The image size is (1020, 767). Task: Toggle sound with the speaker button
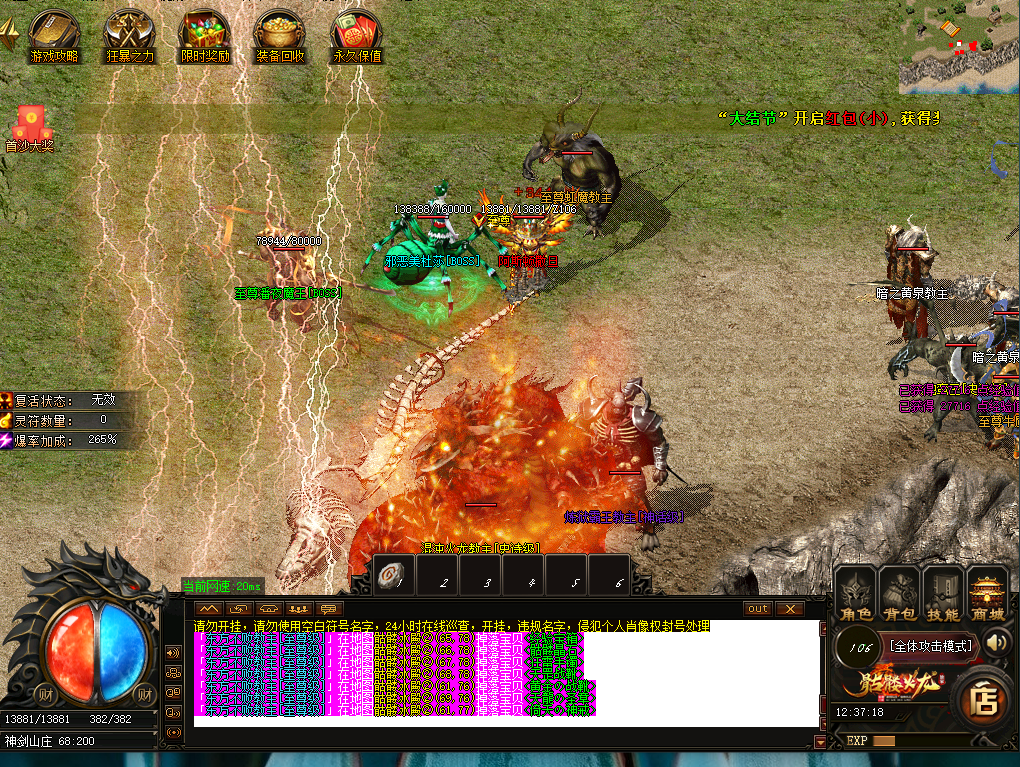click(x=995, y=644)
